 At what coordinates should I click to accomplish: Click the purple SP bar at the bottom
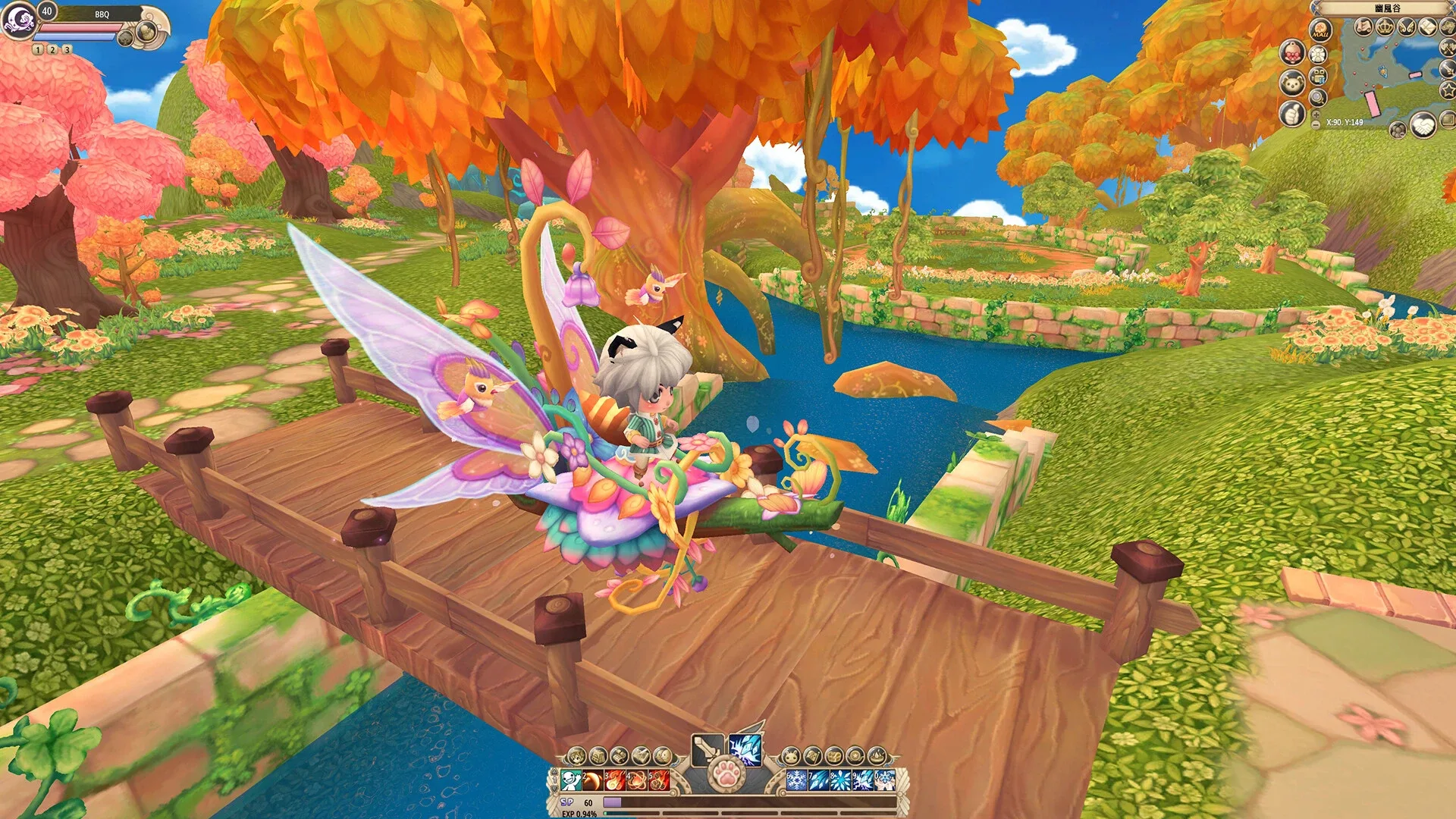click(612, 802)
